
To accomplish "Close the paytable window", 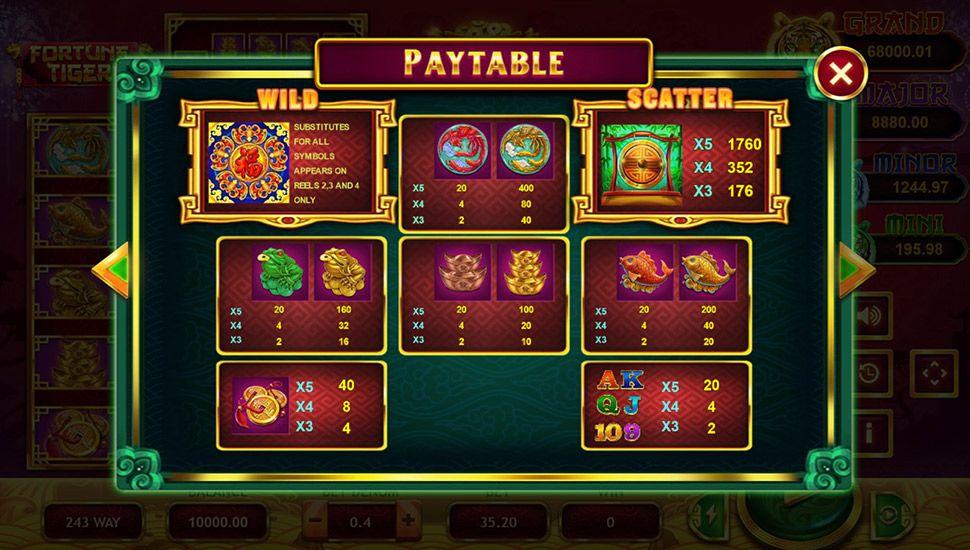I will (842, 72).
